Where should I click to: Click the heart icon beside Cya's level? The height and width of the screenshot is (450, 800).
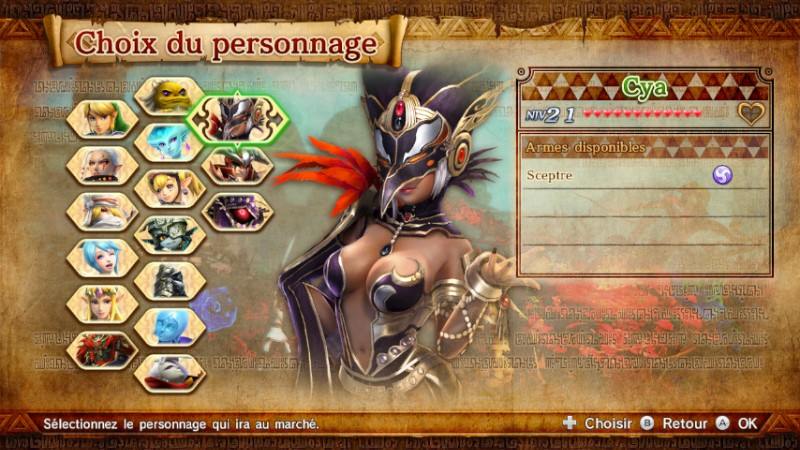pyautogui.click(x=751, y=114)
